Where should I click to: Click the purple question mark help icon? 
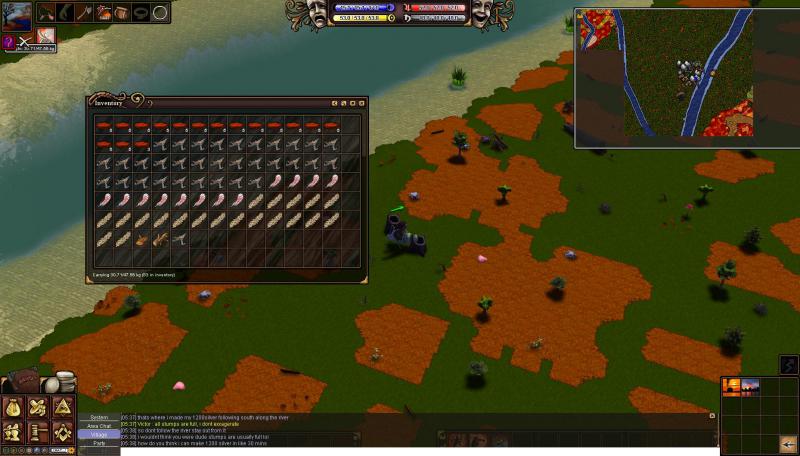(8, 42)
